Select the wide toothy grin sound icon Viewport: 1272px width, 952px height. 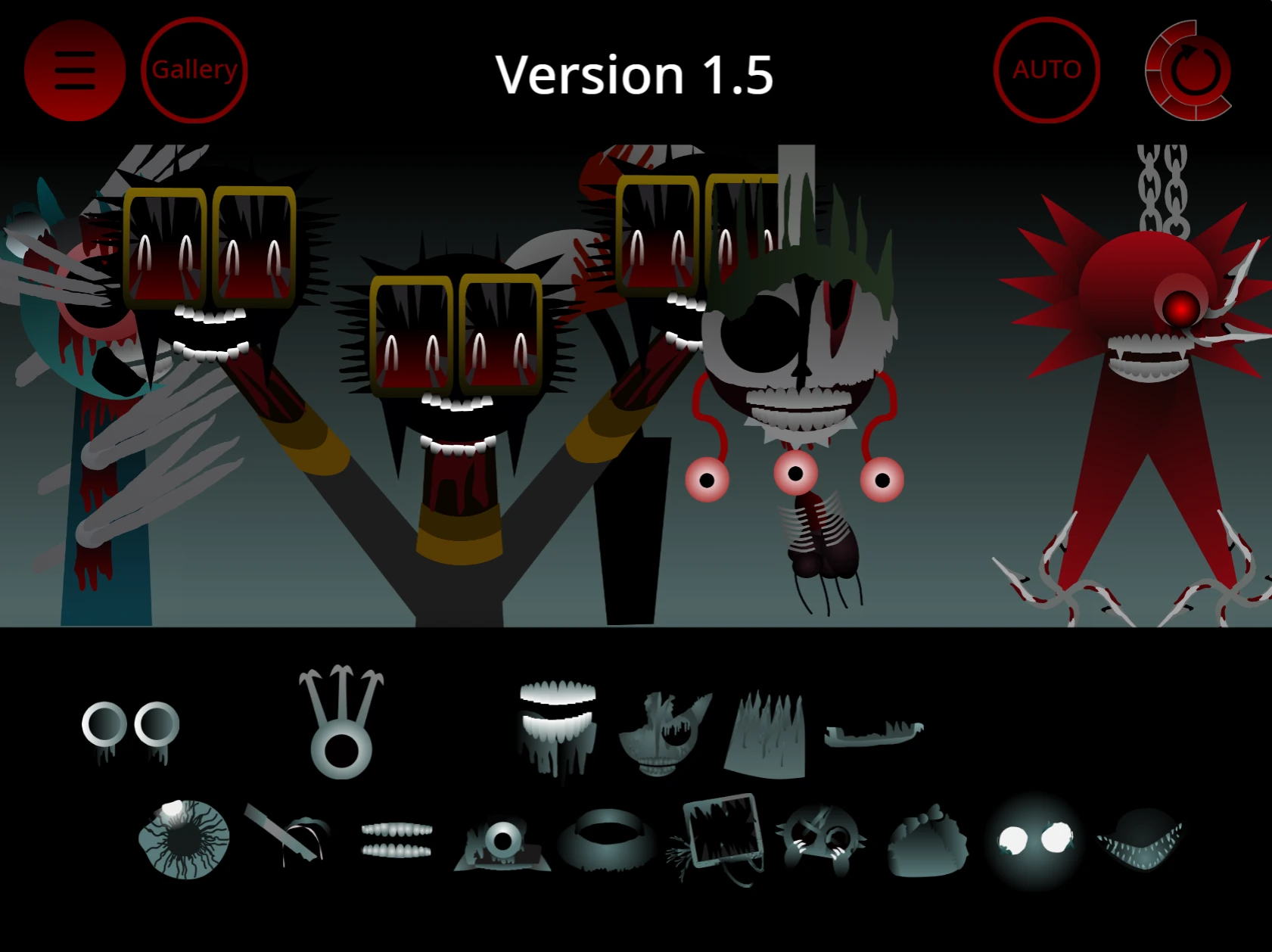(x=558, y=726)
